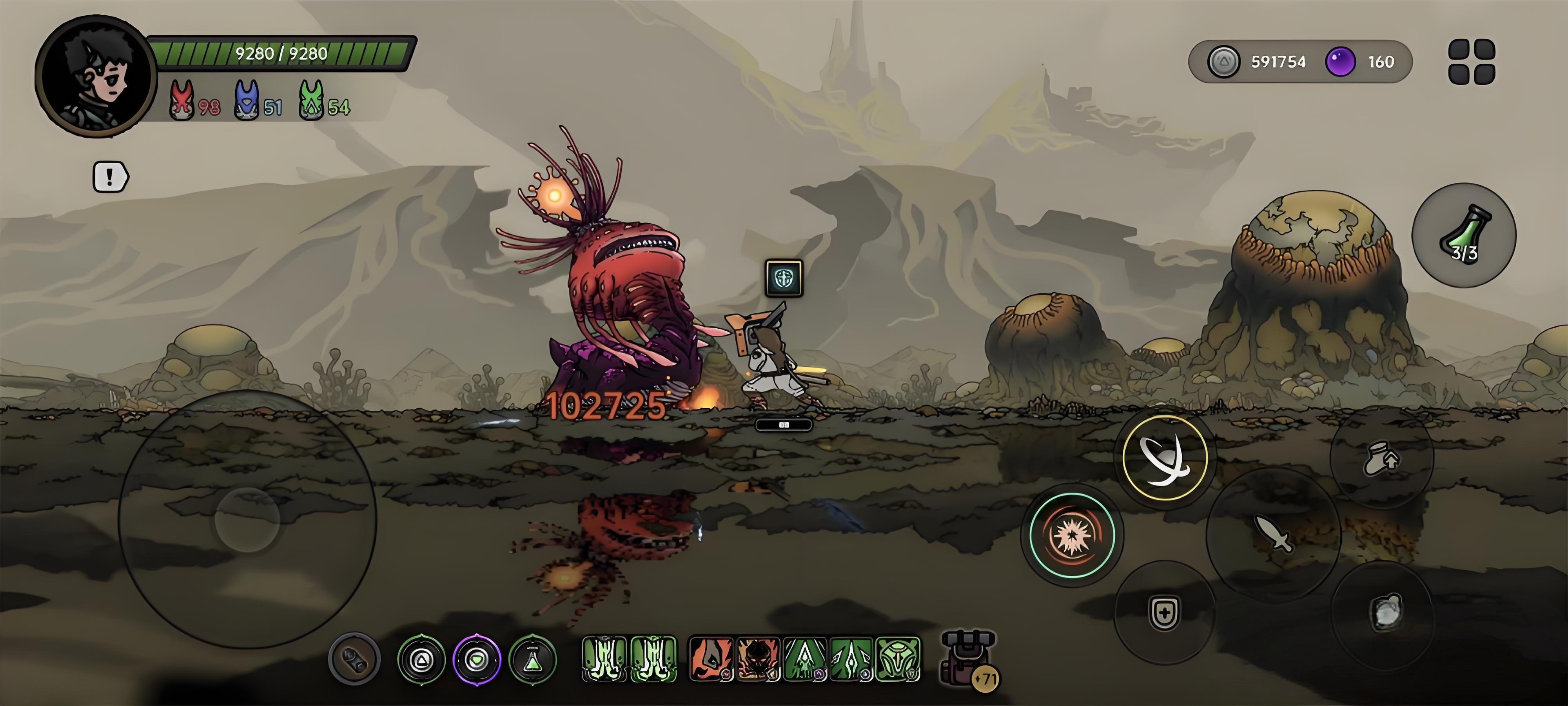Trigger the red burst skill
Screen dimensions: 1568x706
point(1072,535)
